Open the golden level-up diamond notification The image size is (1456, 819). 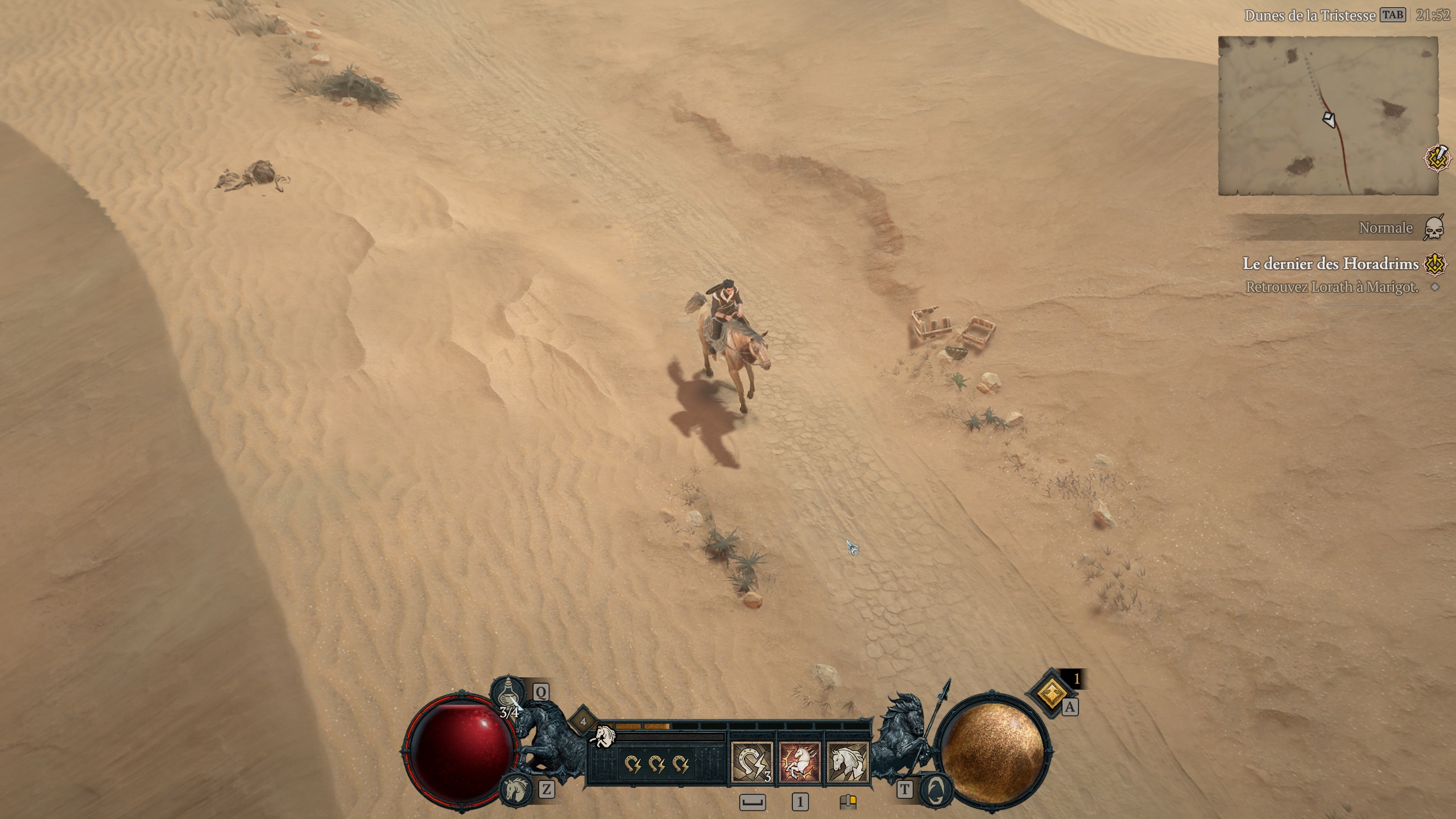click(x=1052, y=693)
